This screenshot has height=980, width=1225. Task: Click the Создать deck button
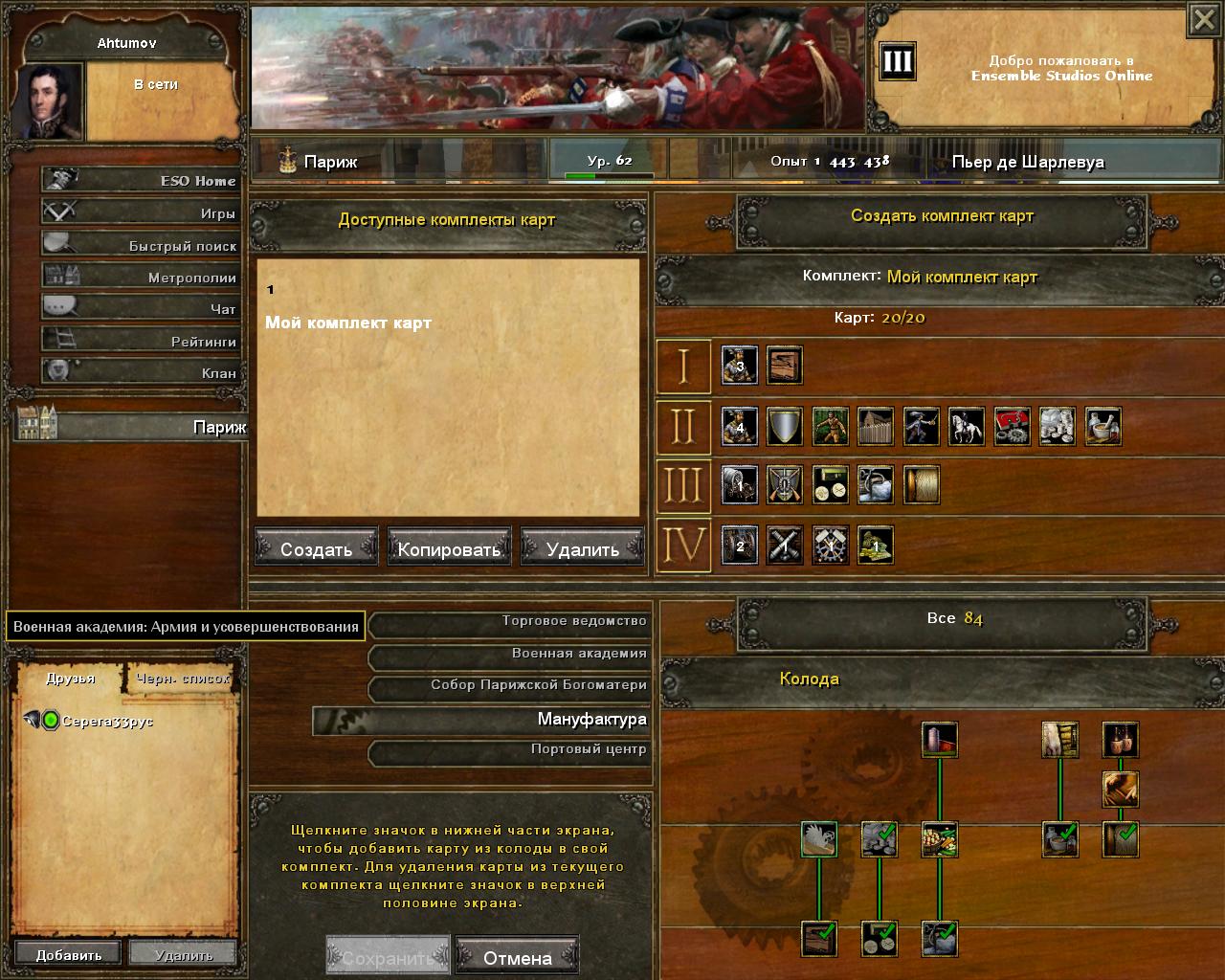(x=316, y=548)
